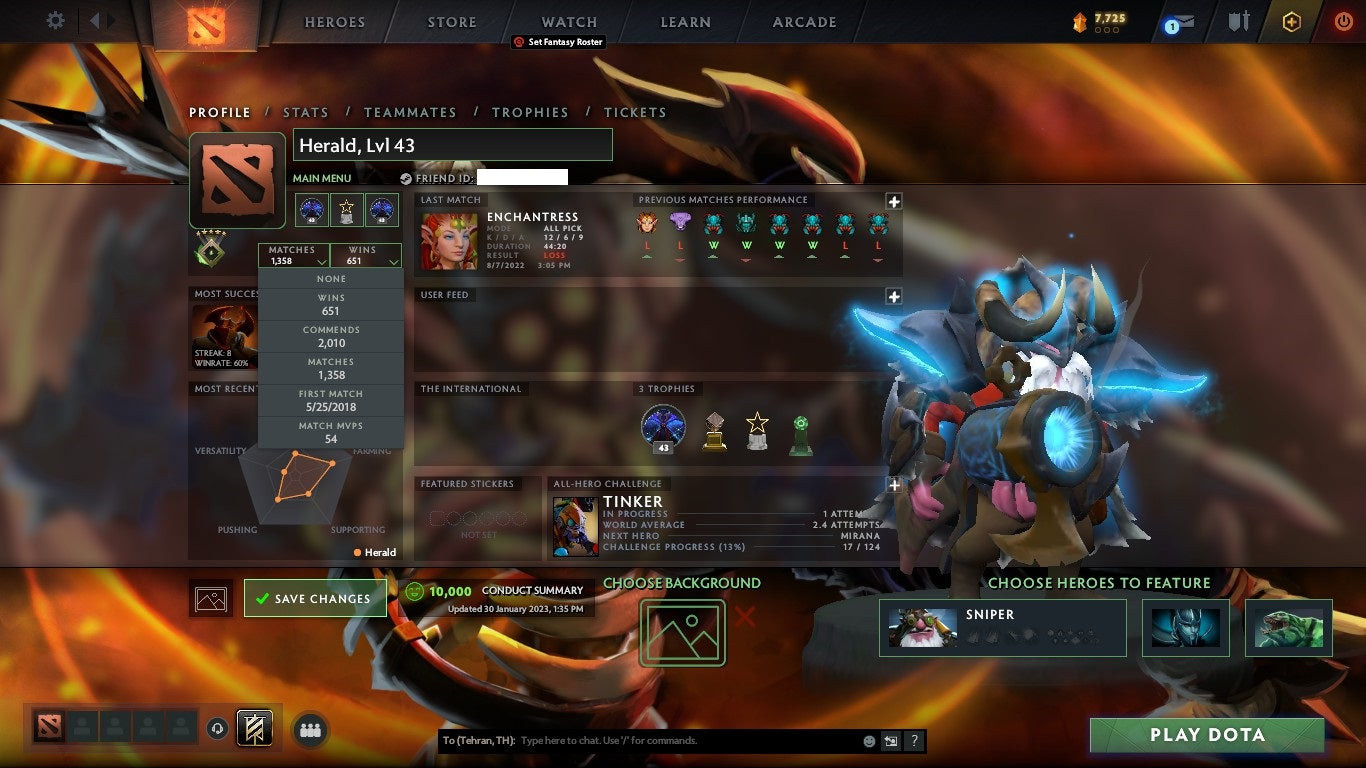Click the gold Dota Plus hexagon icon
This screenshot has height=768, width=1366.
[1291, 22]
